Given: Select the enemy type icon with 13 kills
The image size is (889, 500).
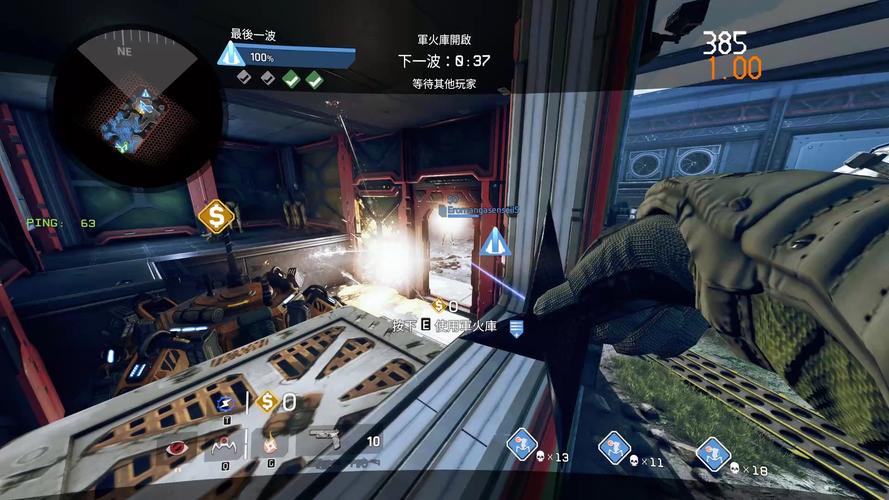Looking at the screenshot, I should click(522, 444).
